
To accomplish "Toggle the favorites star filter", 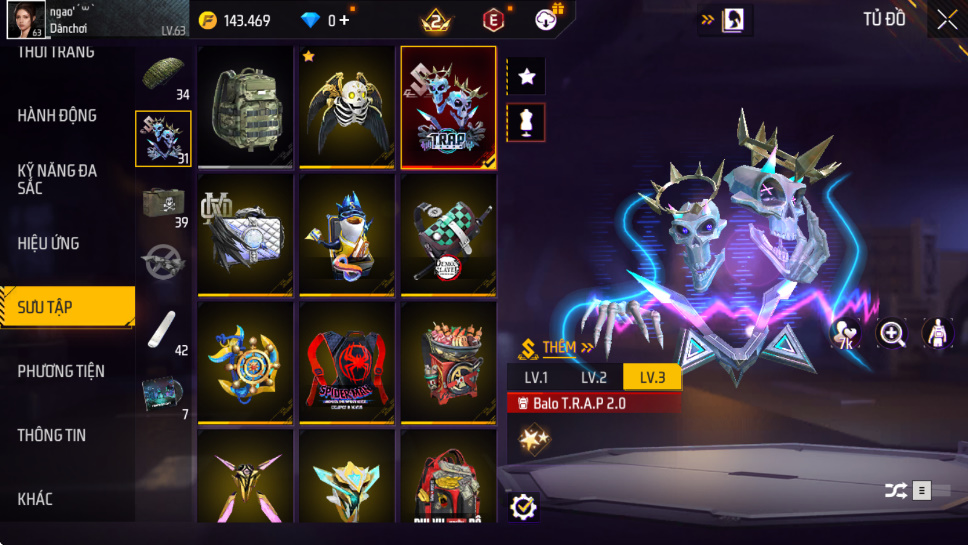I will point(526,76).
